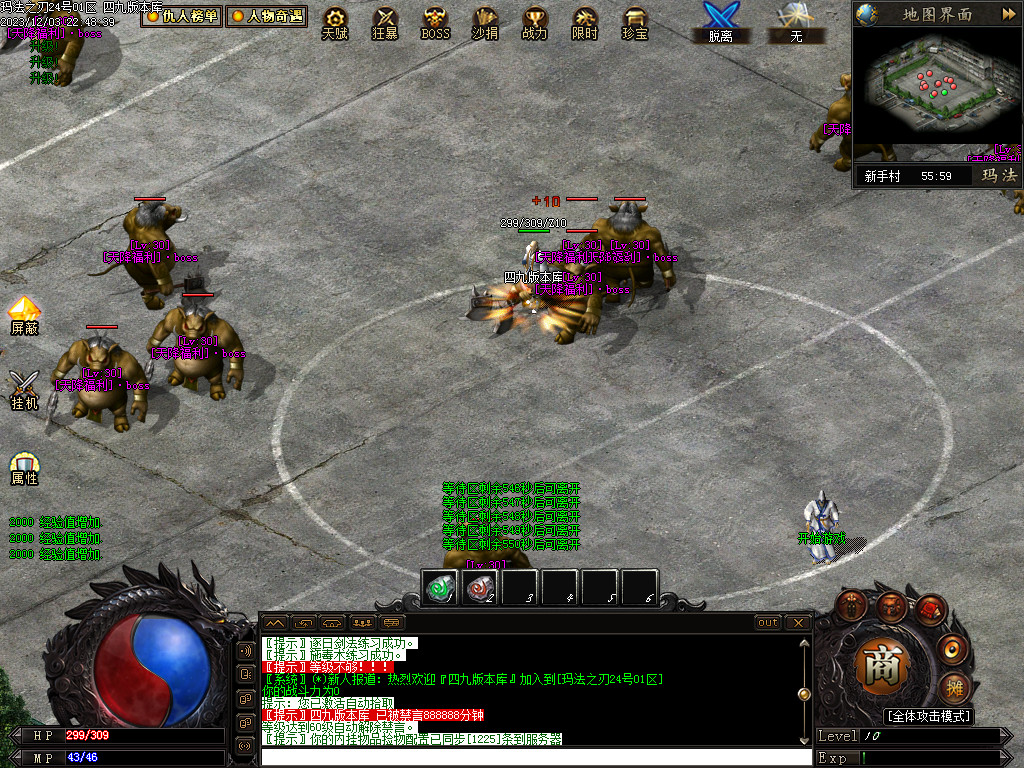Close the chat window with X
Image resolution: width=1024 pixels, height=768 pixels.
pyautogui.click(x=797, y=622)
